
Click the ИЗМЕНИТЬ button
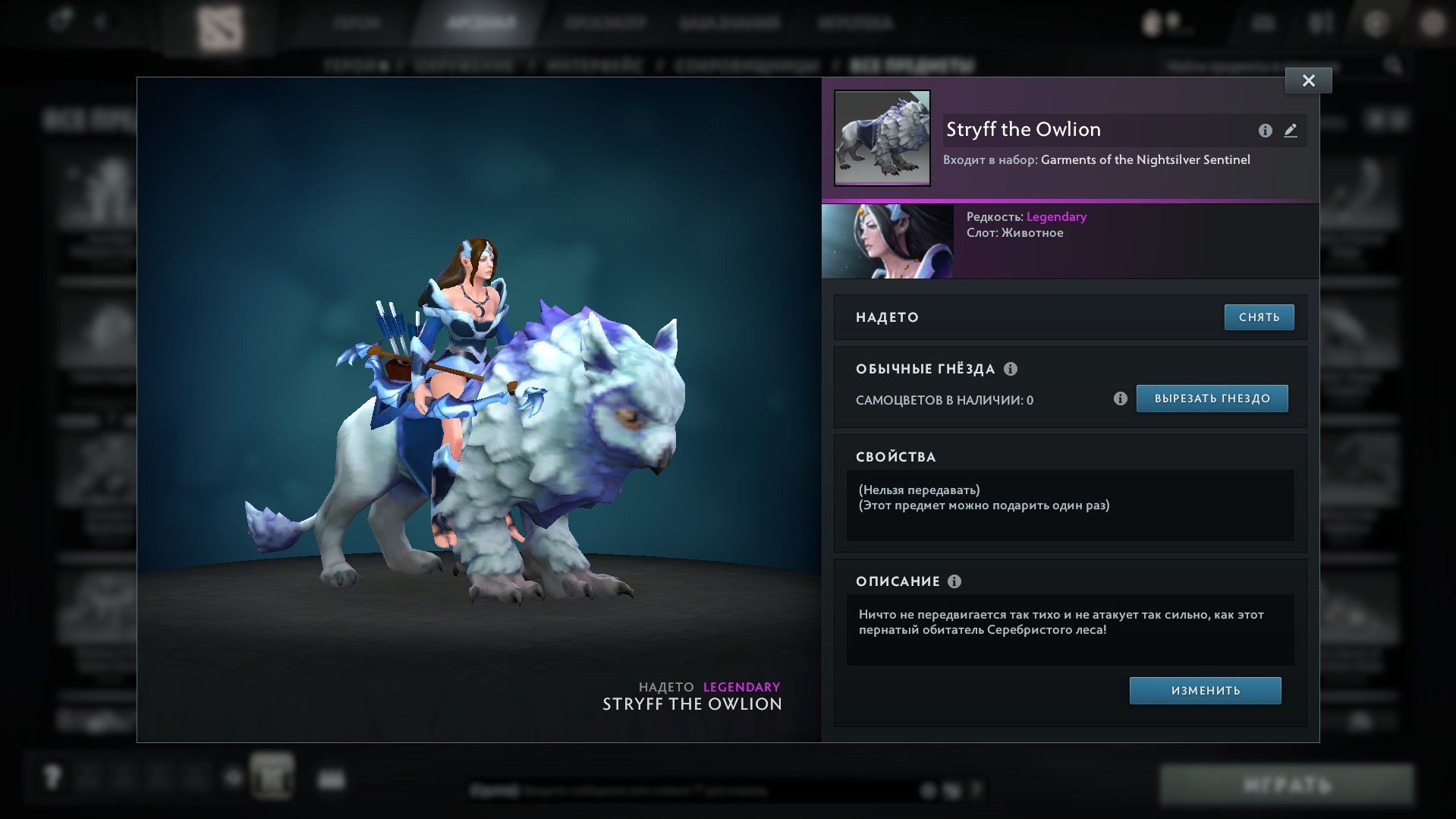(x=1205, y=691)
